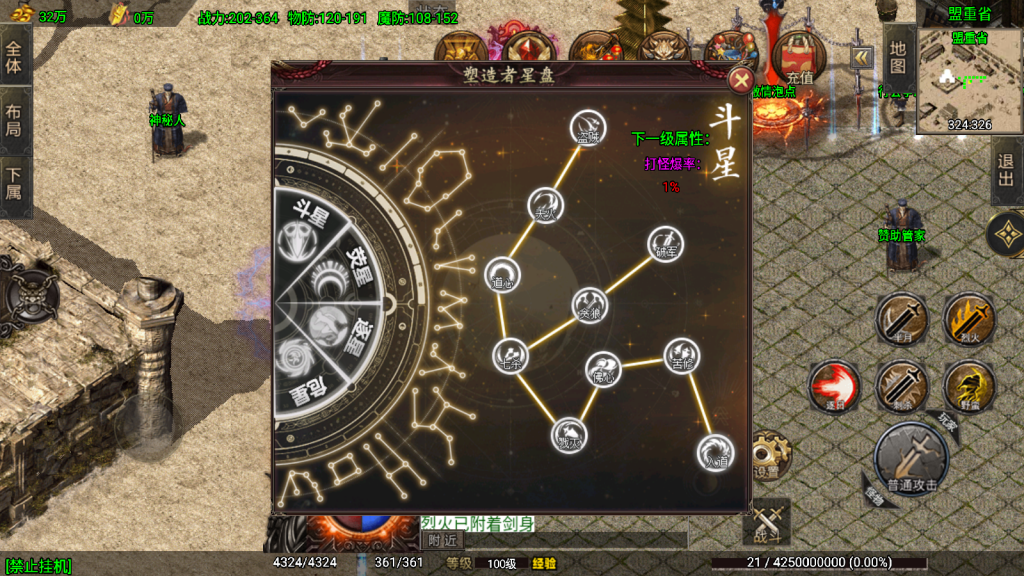Select the 苦修 star node
The height and width of the screenshot is (576, 1024).
[x=681, y=355]
